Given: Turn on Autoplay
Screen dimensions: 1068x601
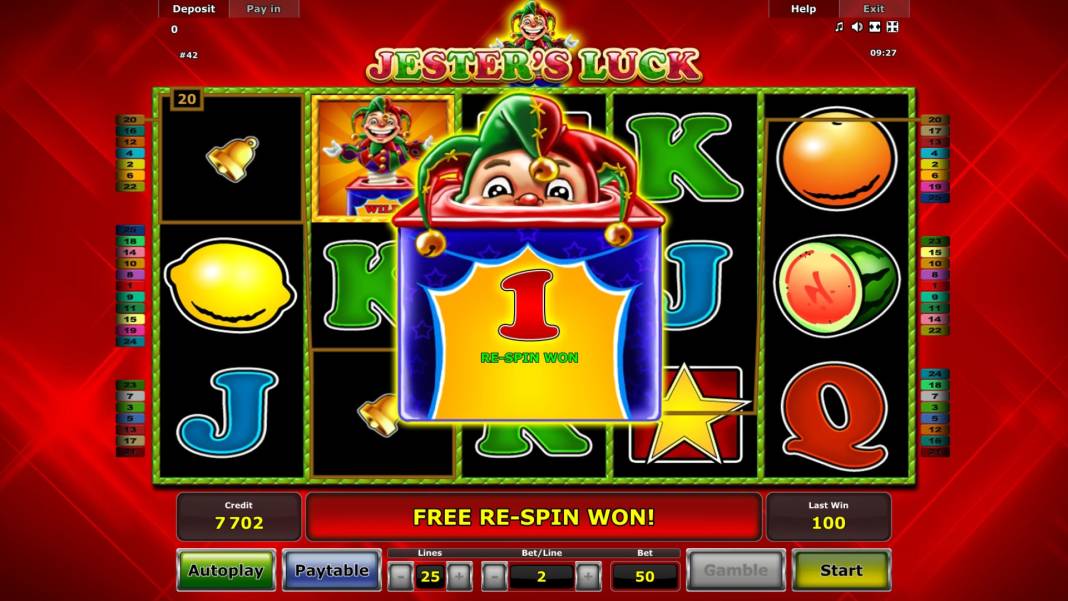Looking at the screenshot, I should 226,570.
